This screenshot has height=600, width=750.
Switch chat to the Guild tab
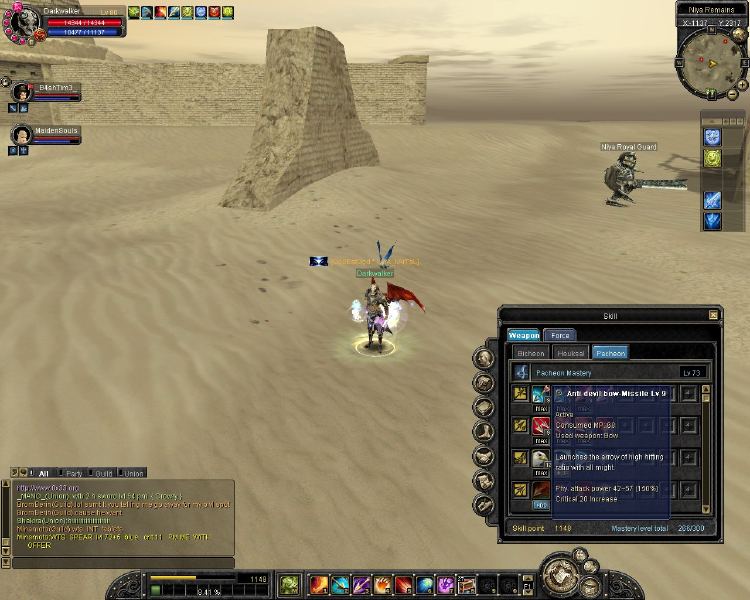coord(104,473)
